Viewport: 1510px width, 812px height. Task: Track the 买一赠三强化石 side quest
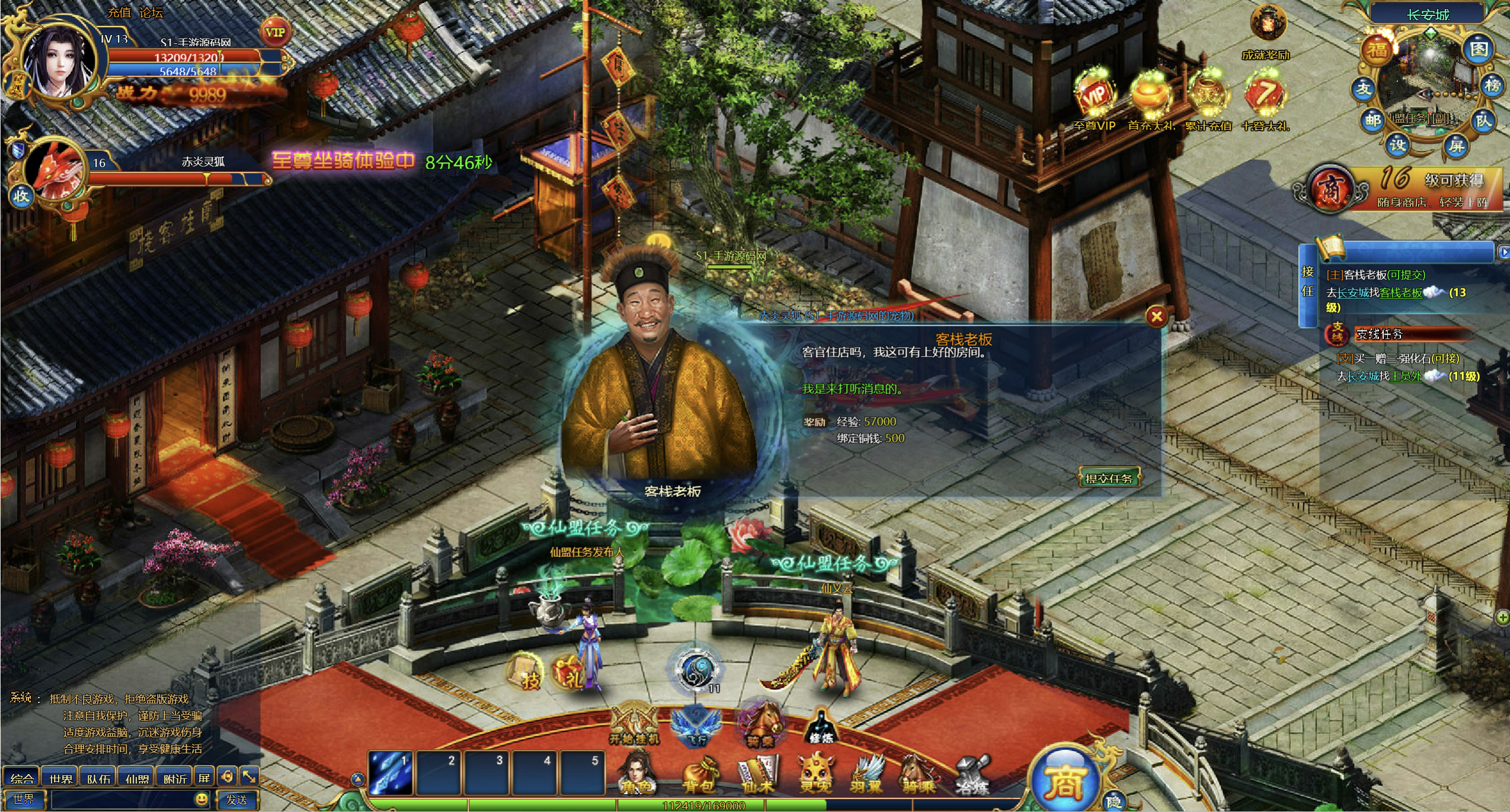[1397, 358]
